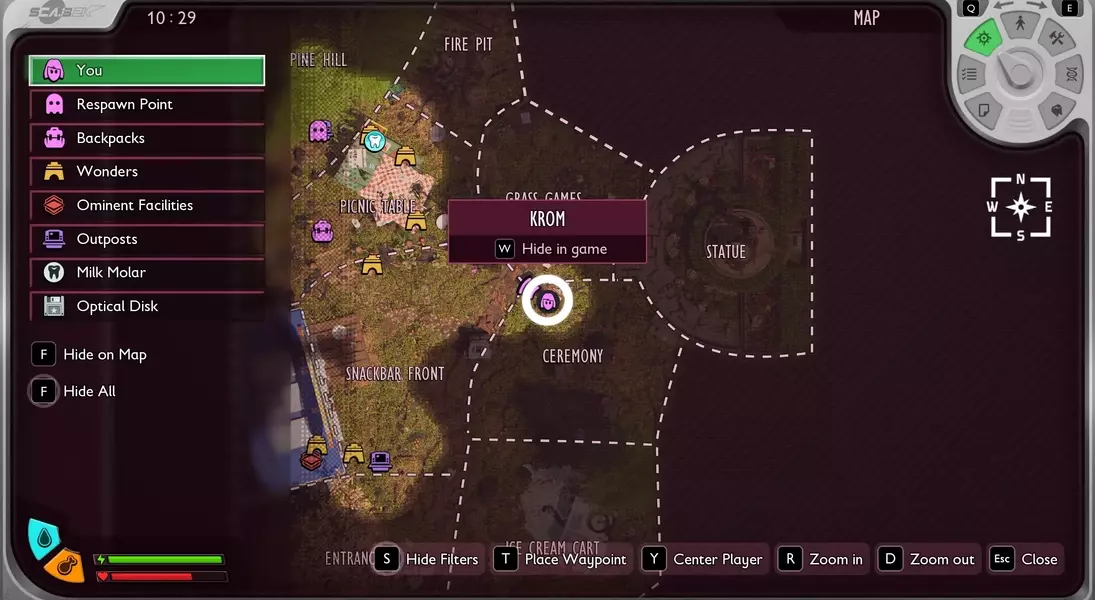Select the purple outpost marker on map

coord(380,461)
